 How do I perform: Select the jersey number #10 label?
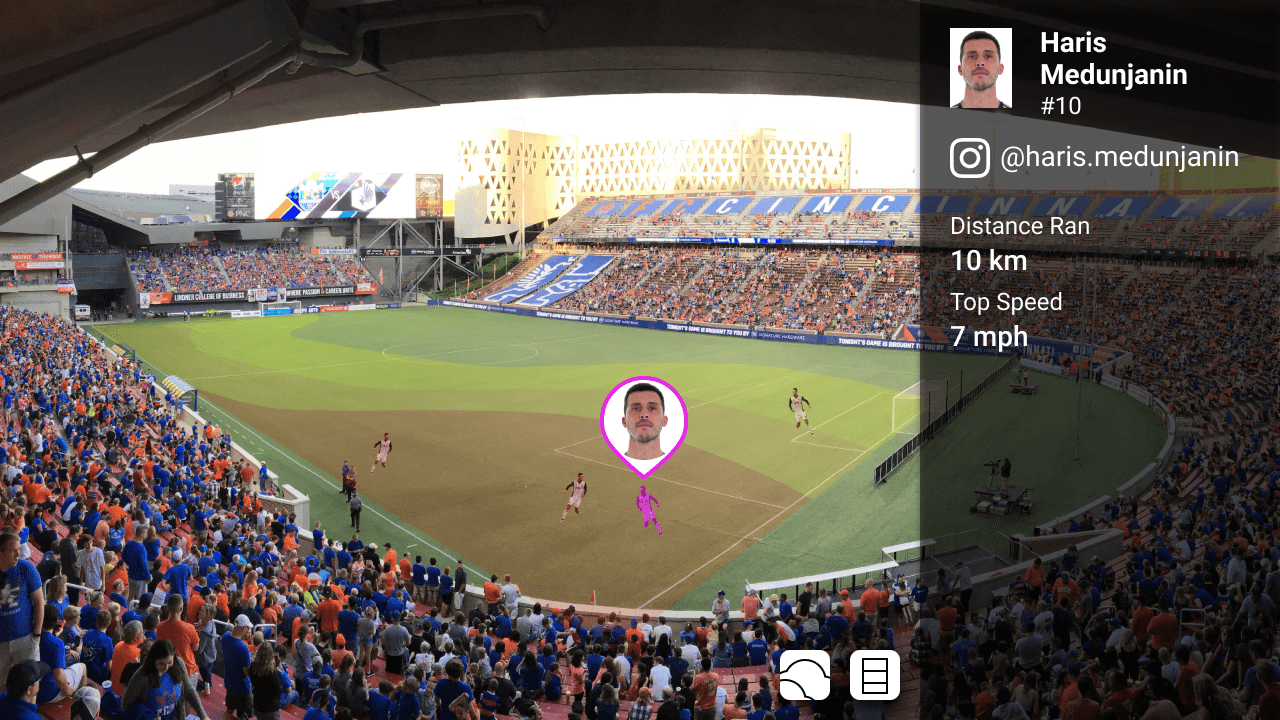[x=1063, y=106]
